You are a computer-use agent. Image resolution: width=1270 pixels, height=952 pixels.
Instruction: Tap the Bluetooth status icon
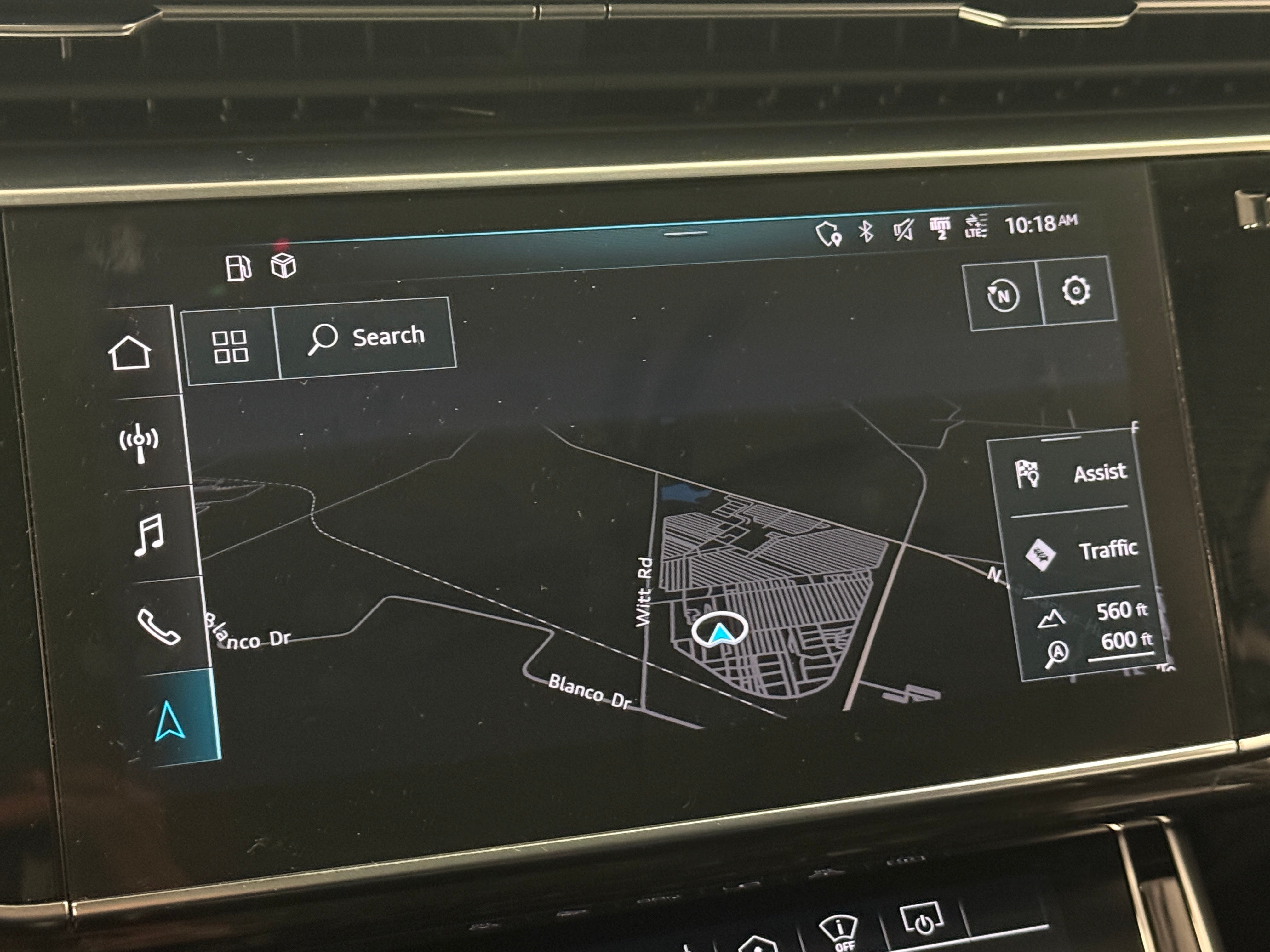click(866, 231)
